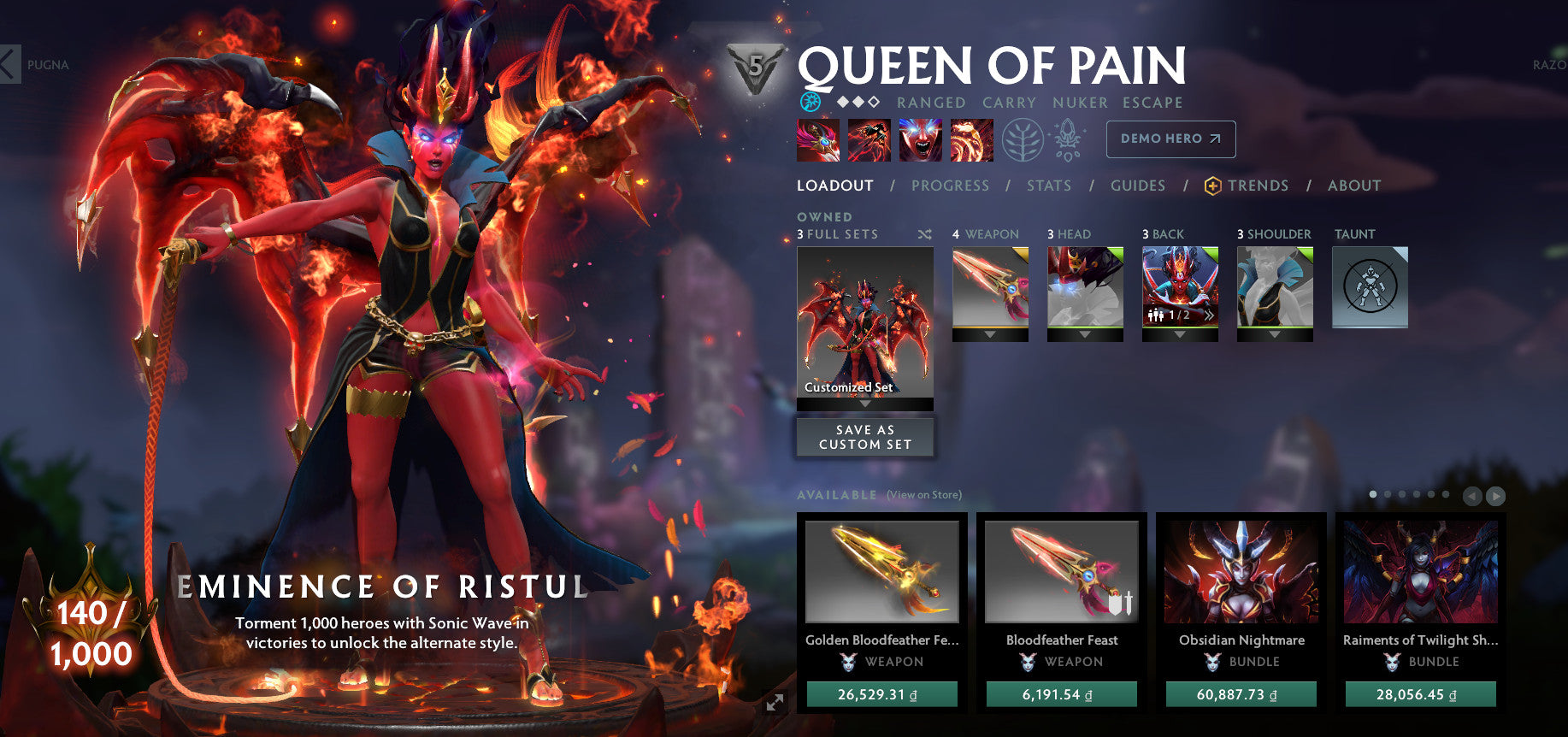Screen dimensions: 1568x737
Task: Click the empty taunt slot
Action: [x=1370, y=287]
